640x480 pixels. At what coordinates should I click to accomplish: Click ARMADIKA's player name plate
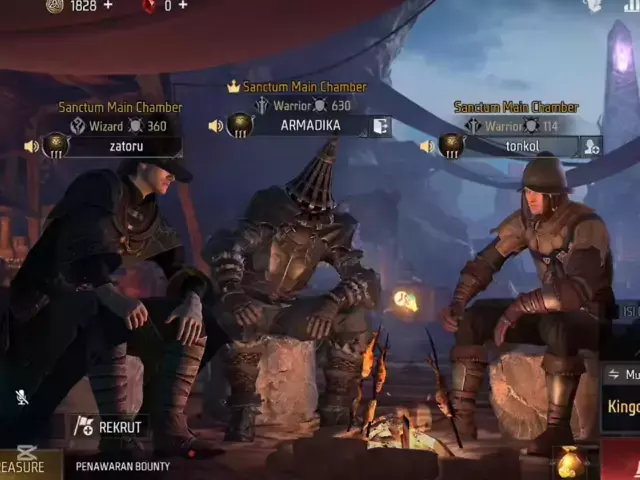310,126
